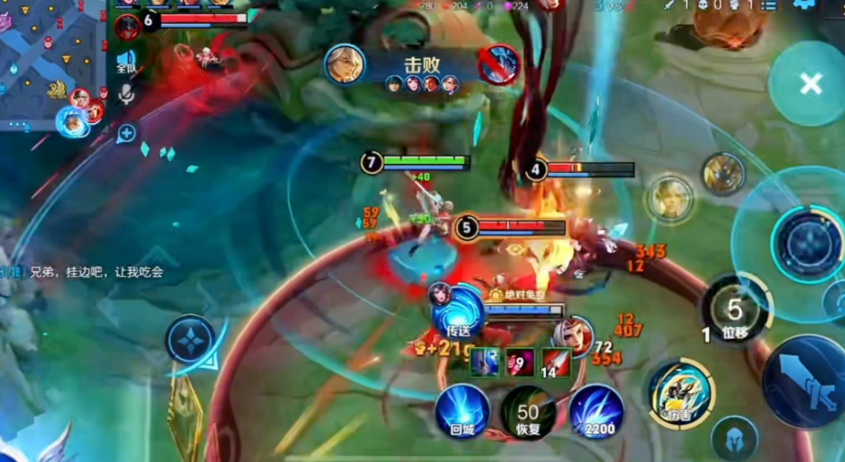
Task: Tap the four-pointed star signal button
Action: click(190, 339)
